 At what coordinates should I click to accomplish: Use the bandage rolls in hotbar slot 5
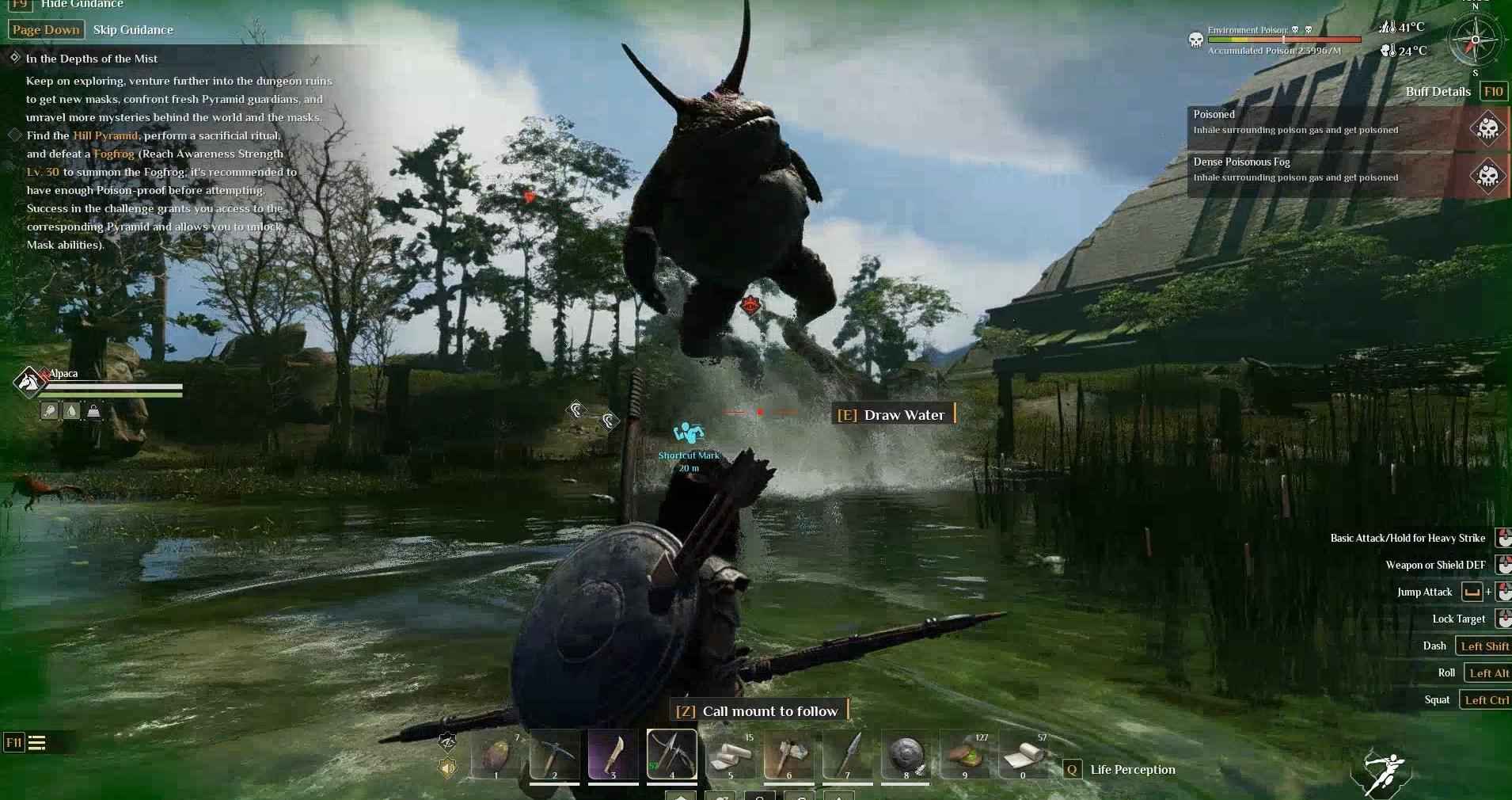[730, 756]
